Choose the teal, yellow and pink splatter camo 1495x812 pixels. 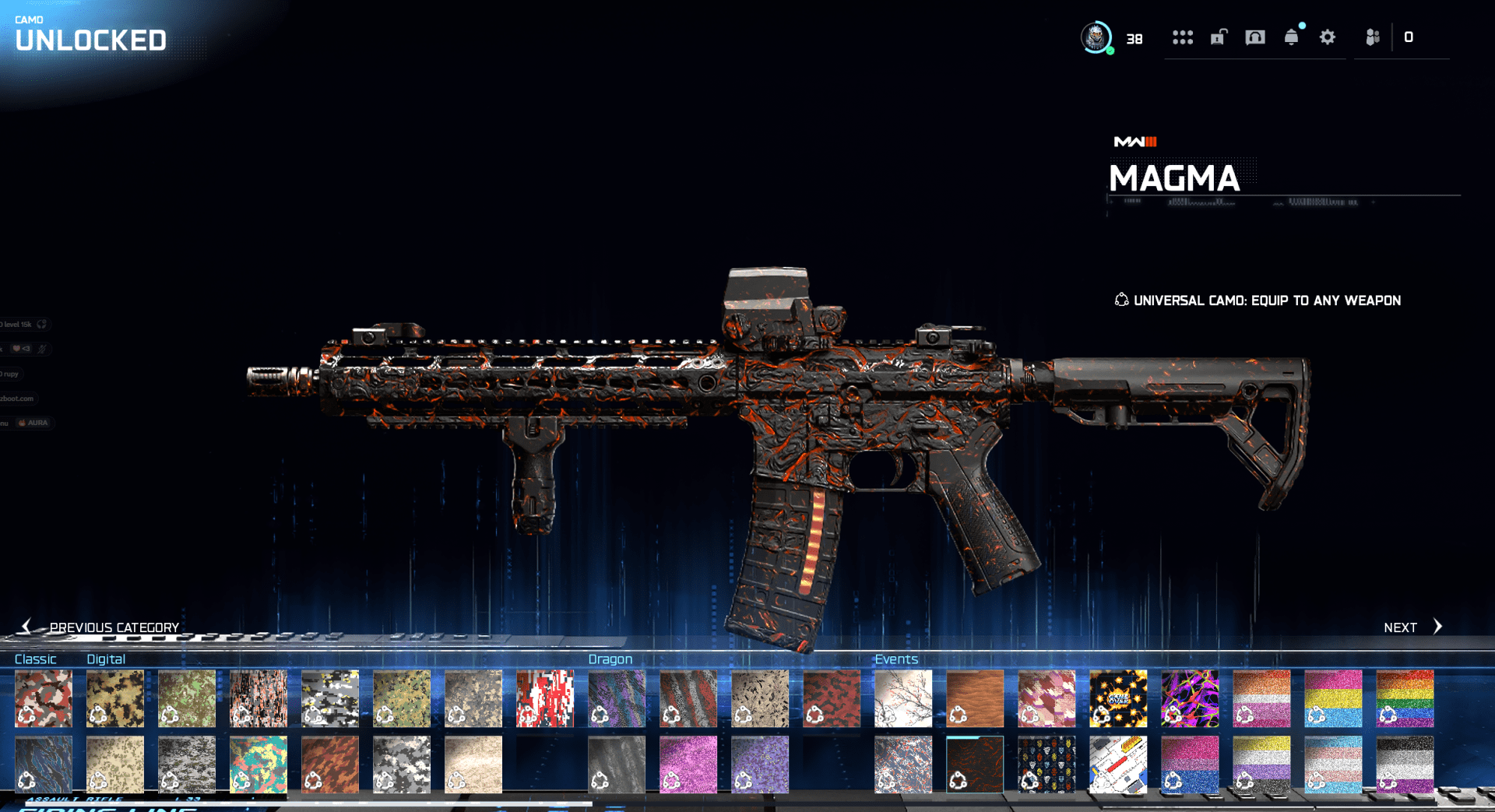[x=259, y=765]
